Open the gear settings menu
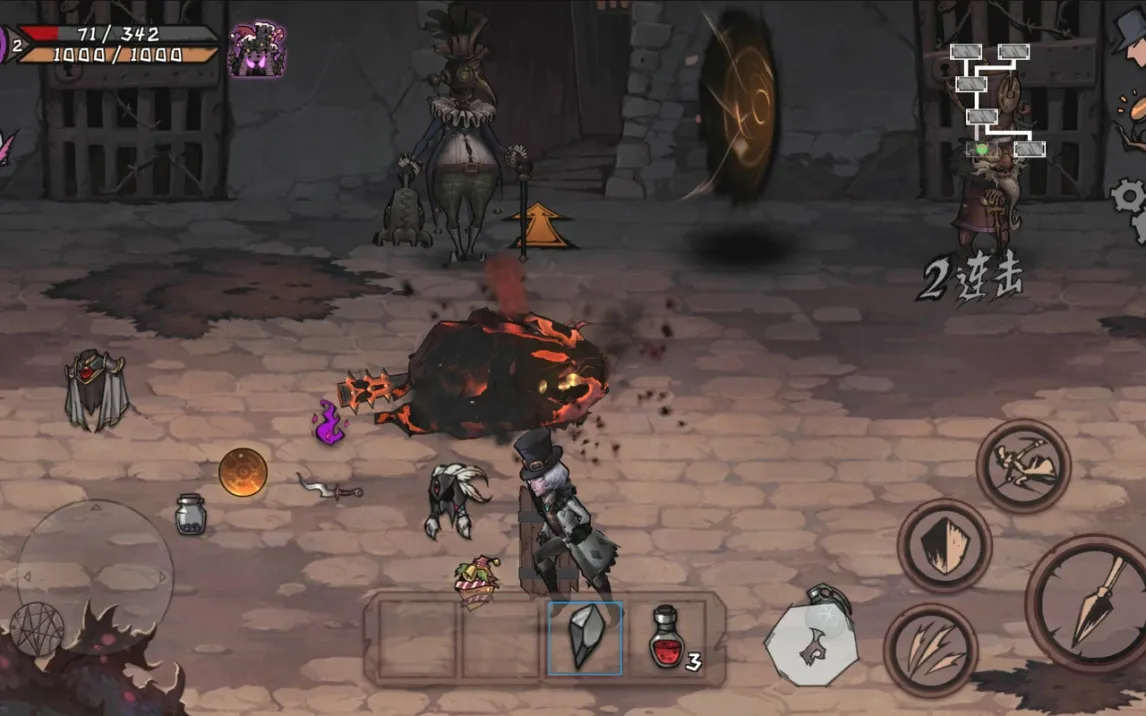The height and width of the screenshot is (716, 1146). [x=1130, y=197]
